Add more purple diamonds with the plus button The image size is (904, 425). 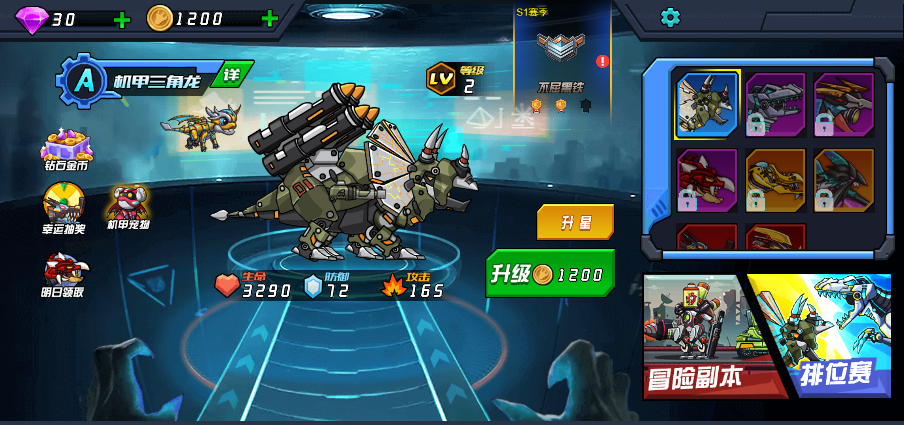pyautogui.click(x=121, y=19)
